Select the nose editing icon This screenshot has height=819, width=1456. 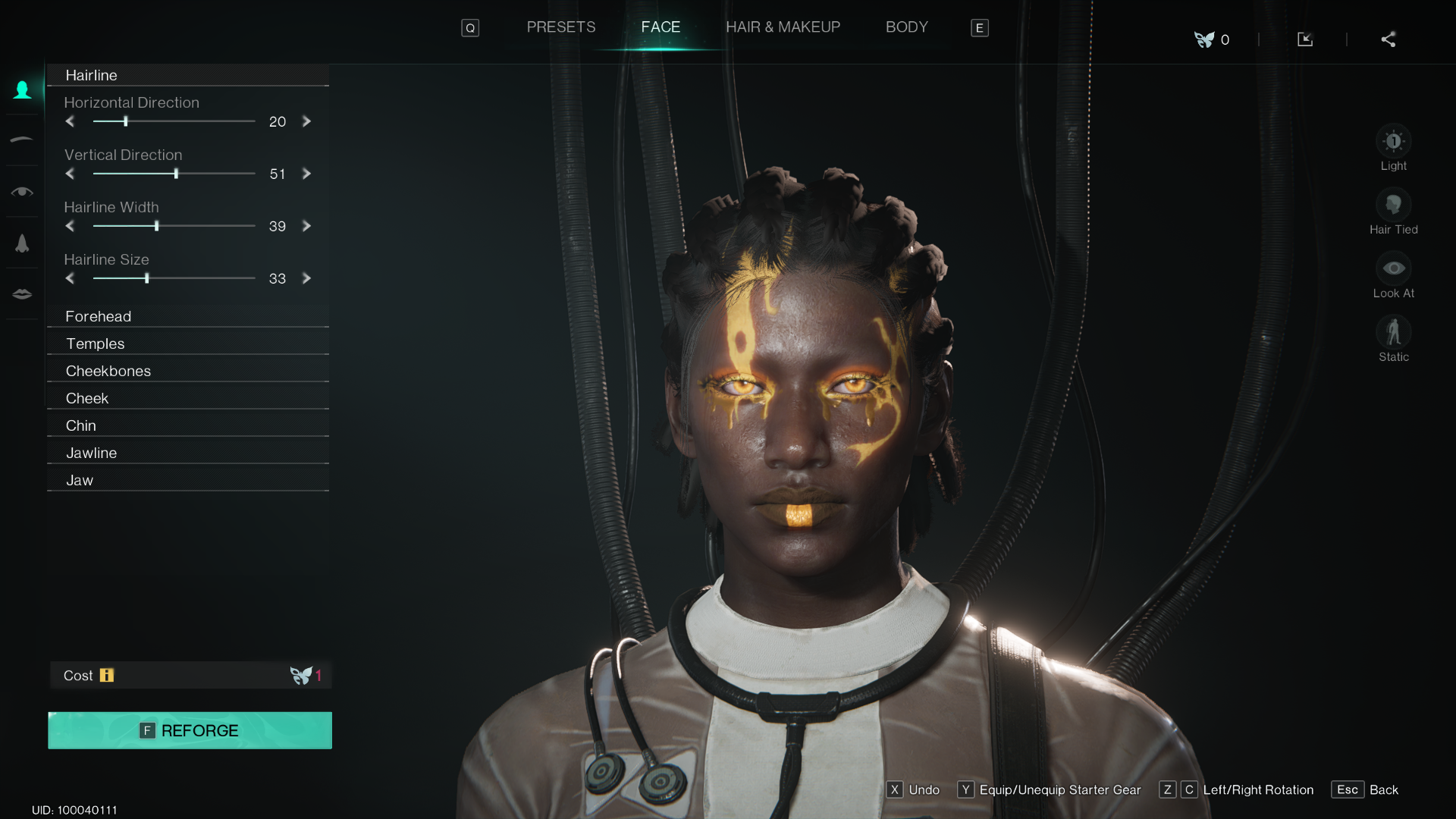pos(22,243)
